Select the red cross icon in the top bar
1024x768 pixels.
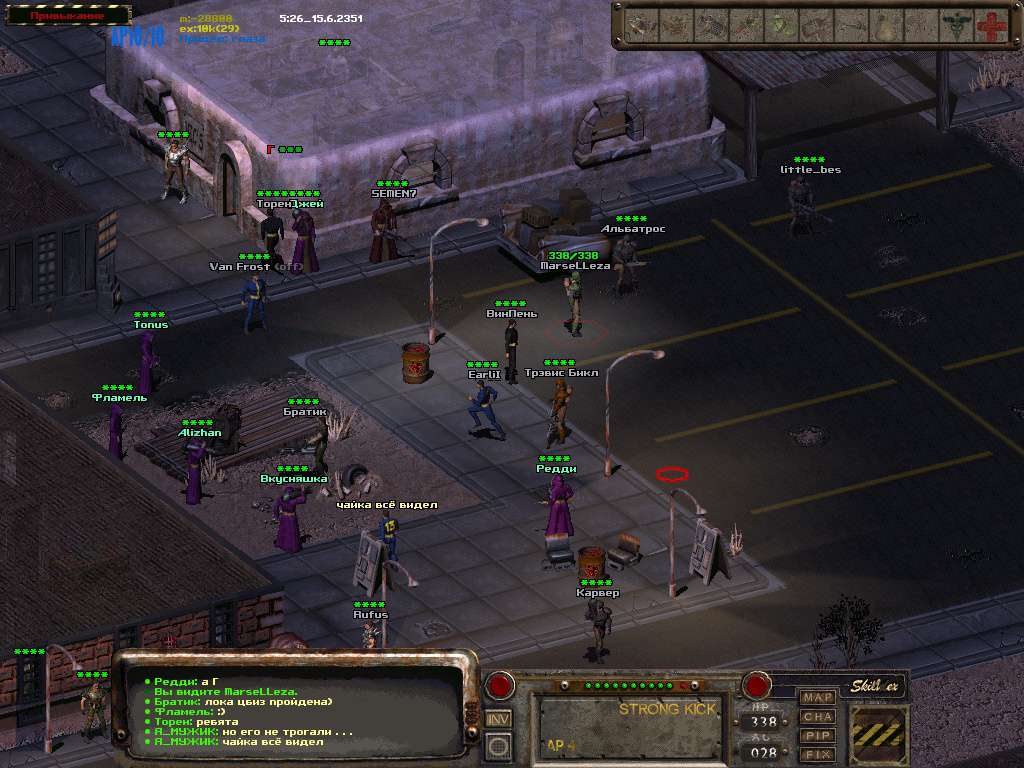(990, 26)
